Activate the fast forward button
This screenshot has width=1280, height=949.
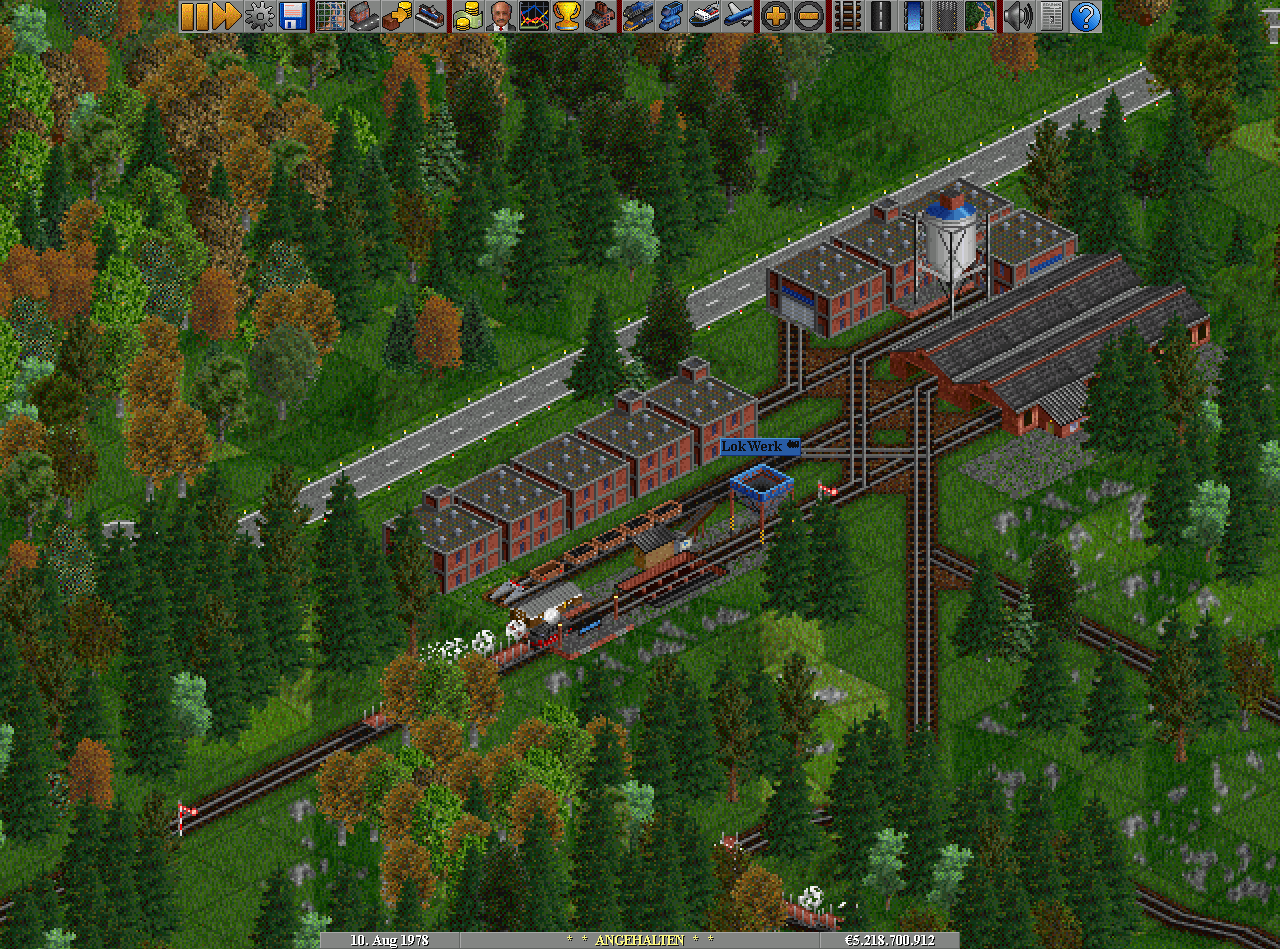click(x=227, y=16)
